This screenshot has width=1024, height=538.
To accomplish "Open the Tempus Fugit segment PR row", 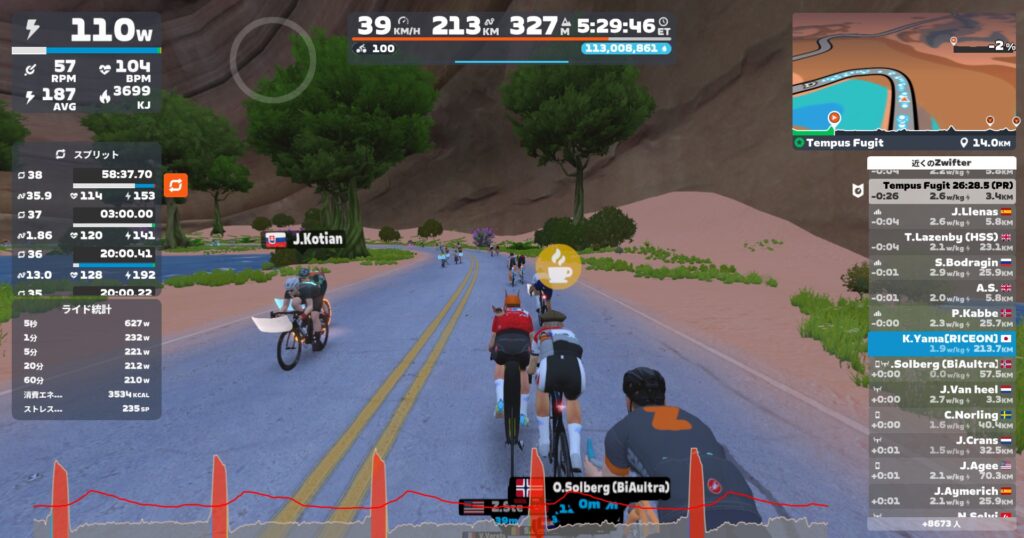I will (941, 190).
